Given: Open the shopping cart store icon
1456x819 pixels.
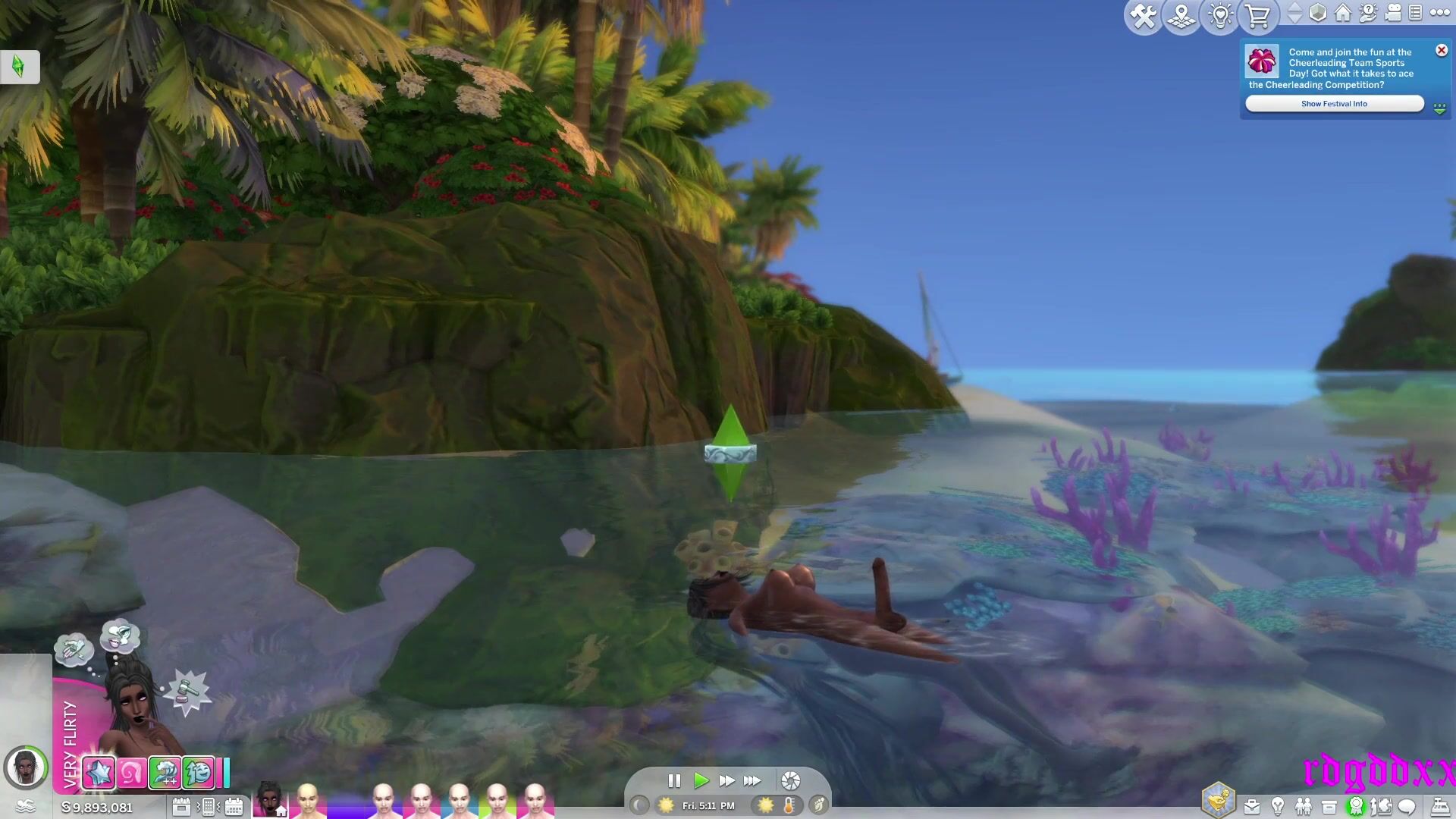Looking at the screenshot, I should pos(1258,16).
